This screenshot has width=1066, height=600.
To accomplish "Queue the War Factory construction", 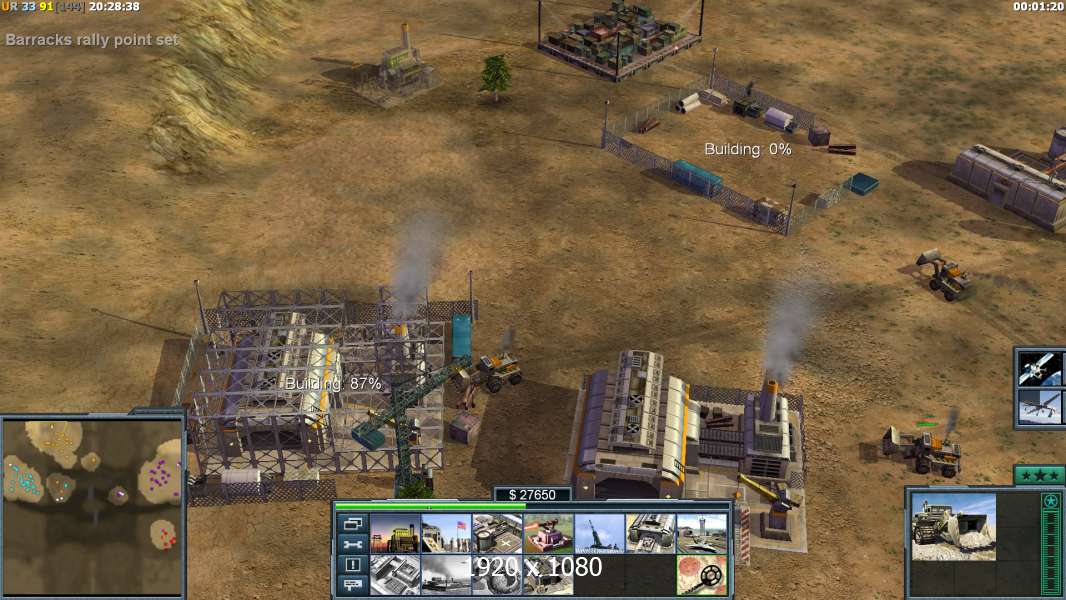I will [x=650, y=534].
